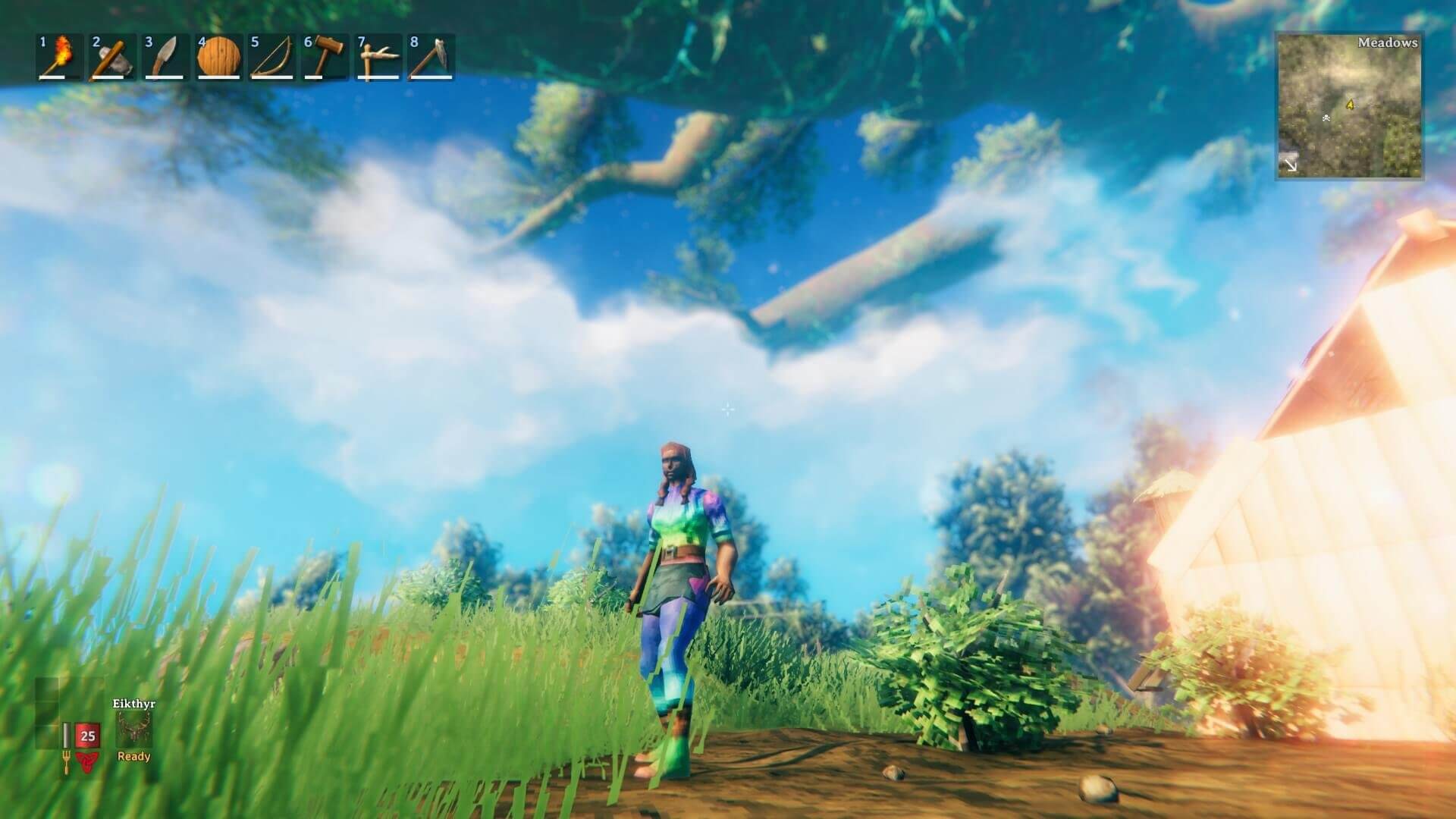Equip the stone axe from the hotbar

click(113, 57)
